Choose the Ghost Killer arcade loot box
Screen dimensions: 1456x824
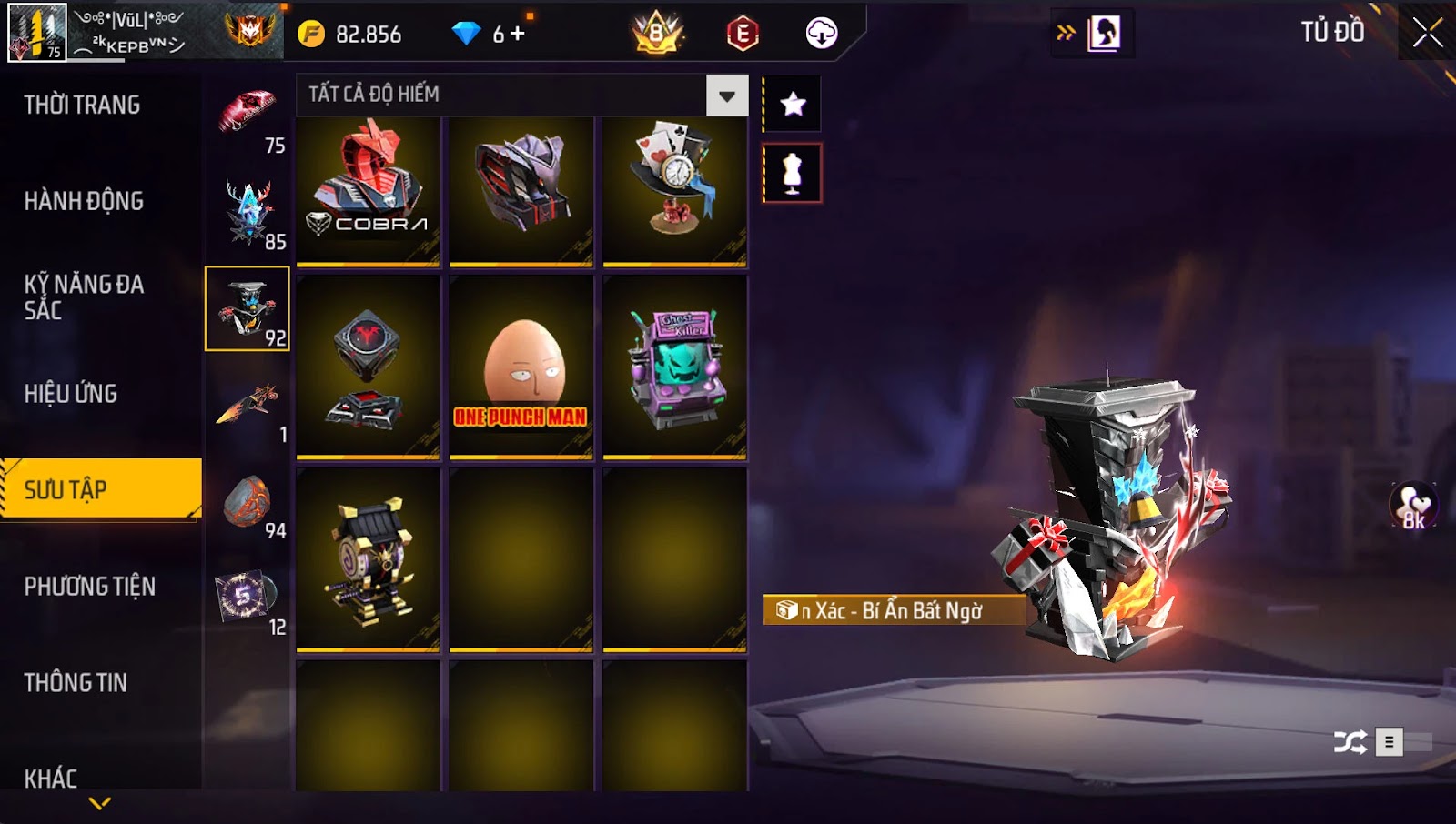(674, 367)
